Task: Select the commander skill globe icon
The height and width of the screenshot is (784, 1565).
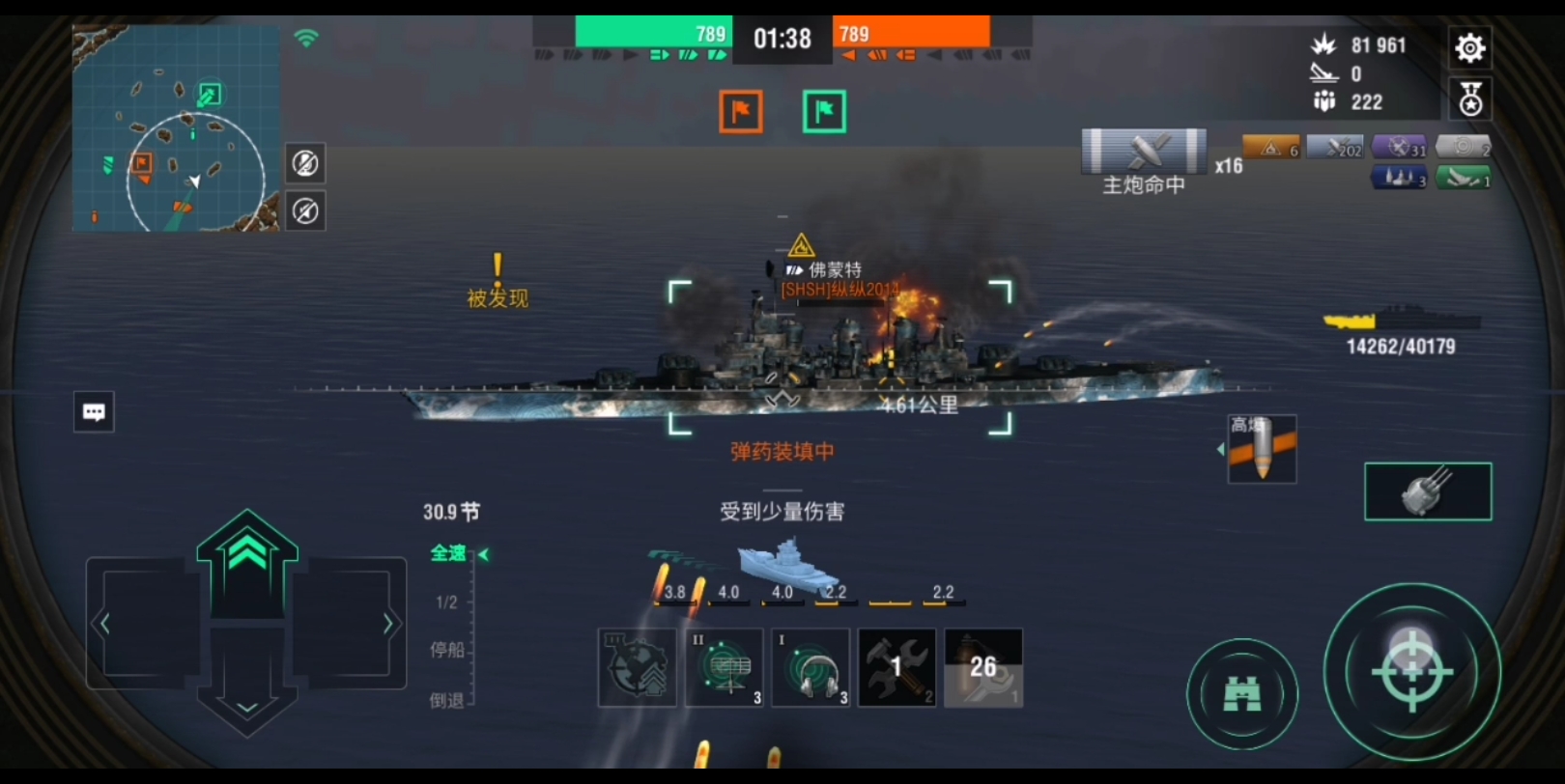Action: pyautogui.click(x=636, y=667)
